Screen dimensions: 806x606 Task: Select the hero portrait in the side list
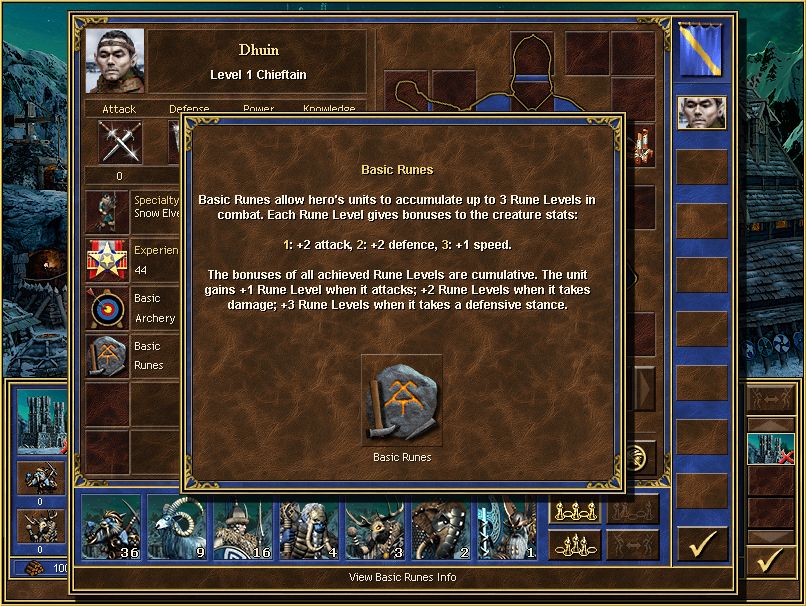[701, 113]
